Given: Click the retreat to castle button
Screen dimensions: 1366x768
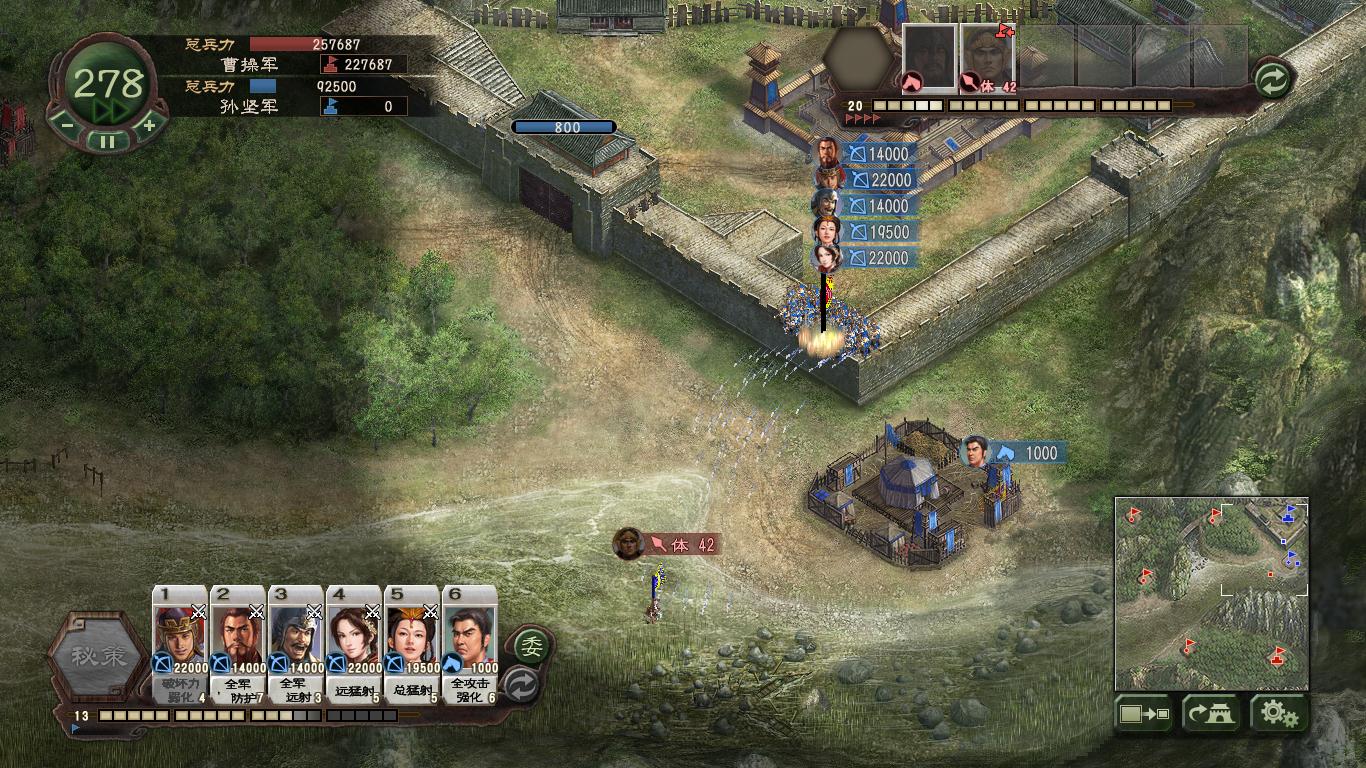Looking at the screenshot, I should point(1211,714).
